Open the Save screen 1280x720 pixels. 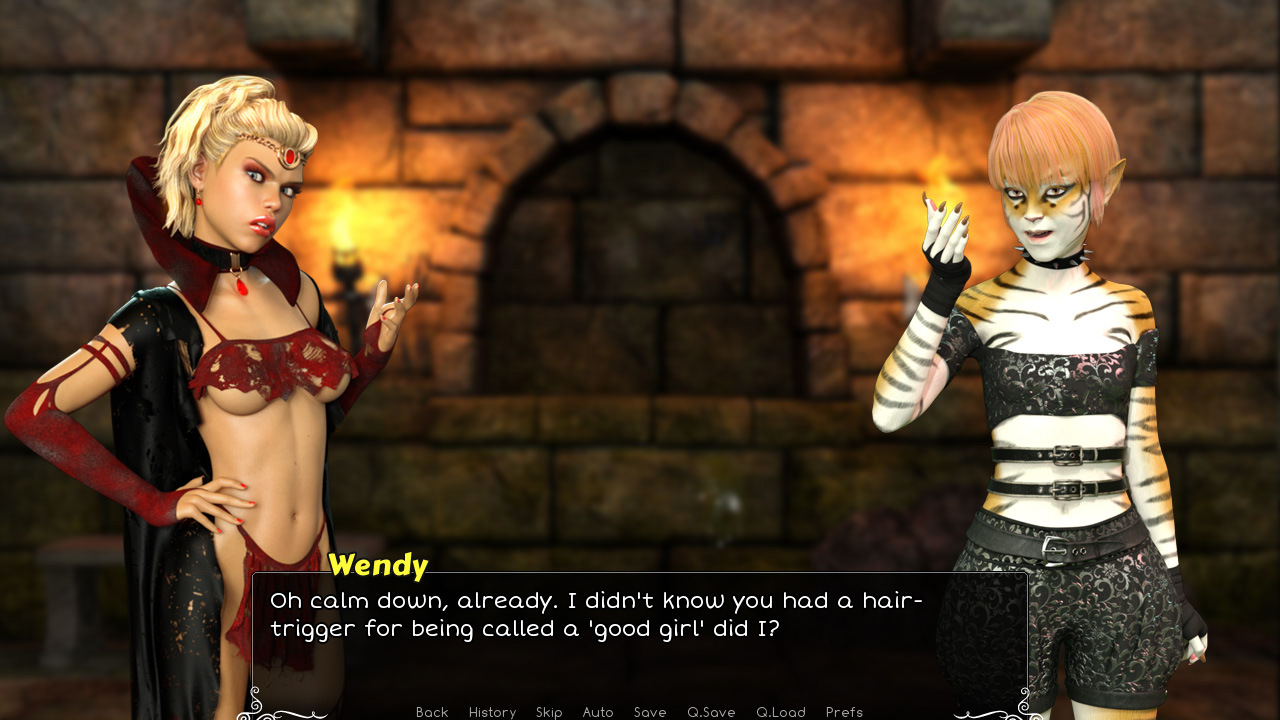pos(650,712)
